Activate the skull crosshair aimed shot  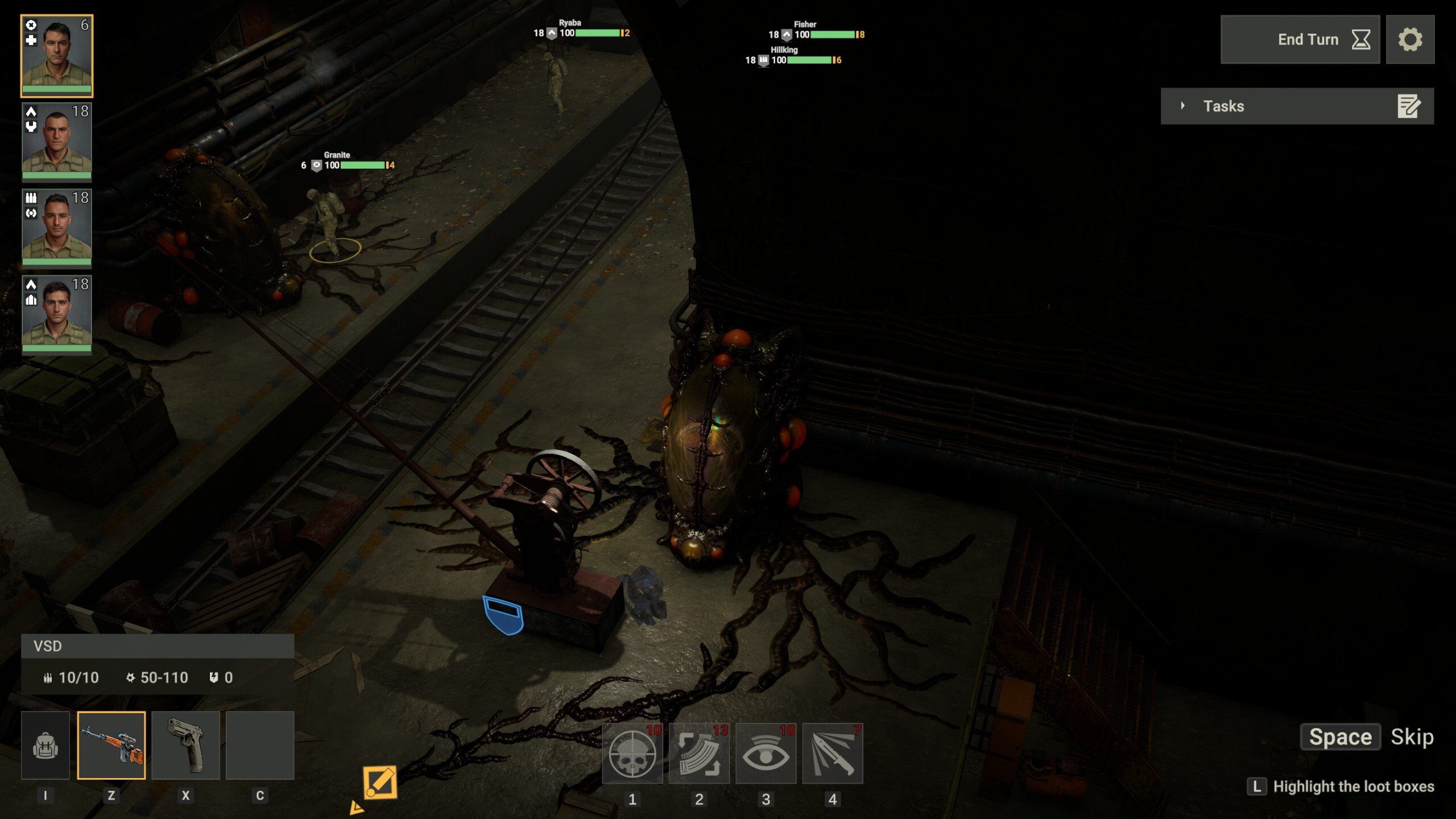[632, 754]
